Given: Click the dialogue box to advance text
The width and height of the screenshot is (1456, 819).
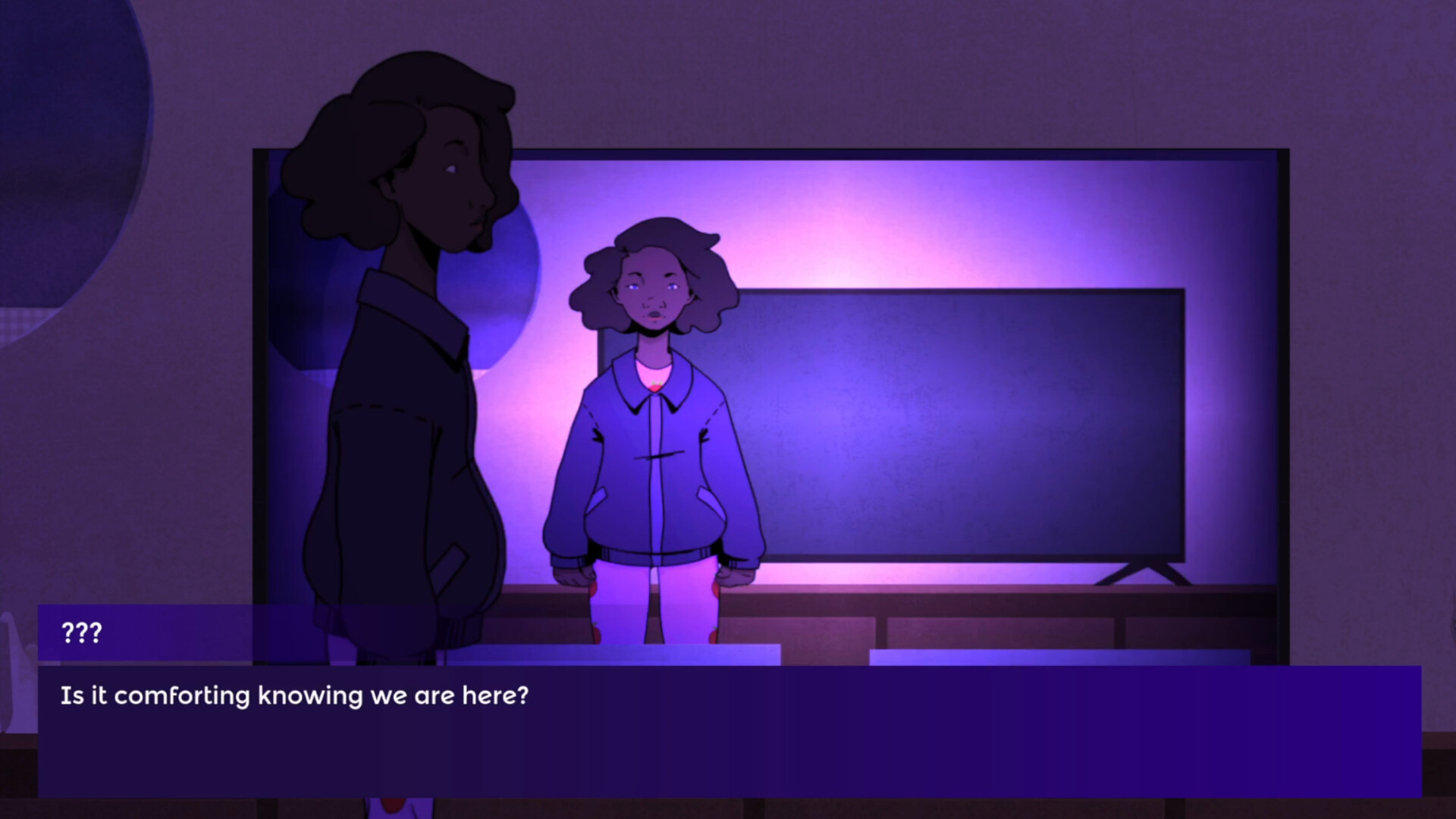Looking at the screenshot, I should click(728, 728).
